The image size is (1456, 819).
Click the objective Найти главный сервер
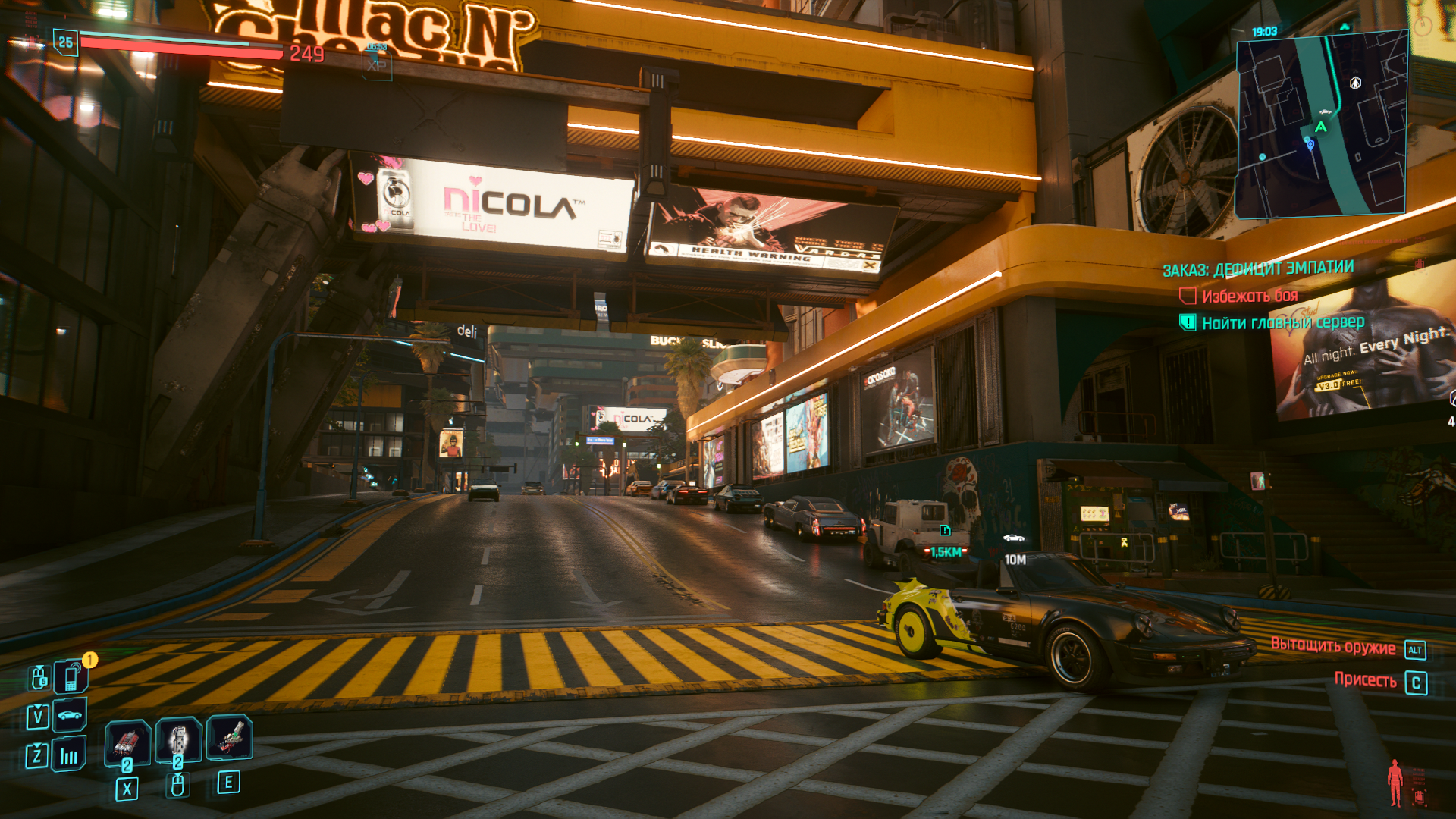coord(1283,323)
